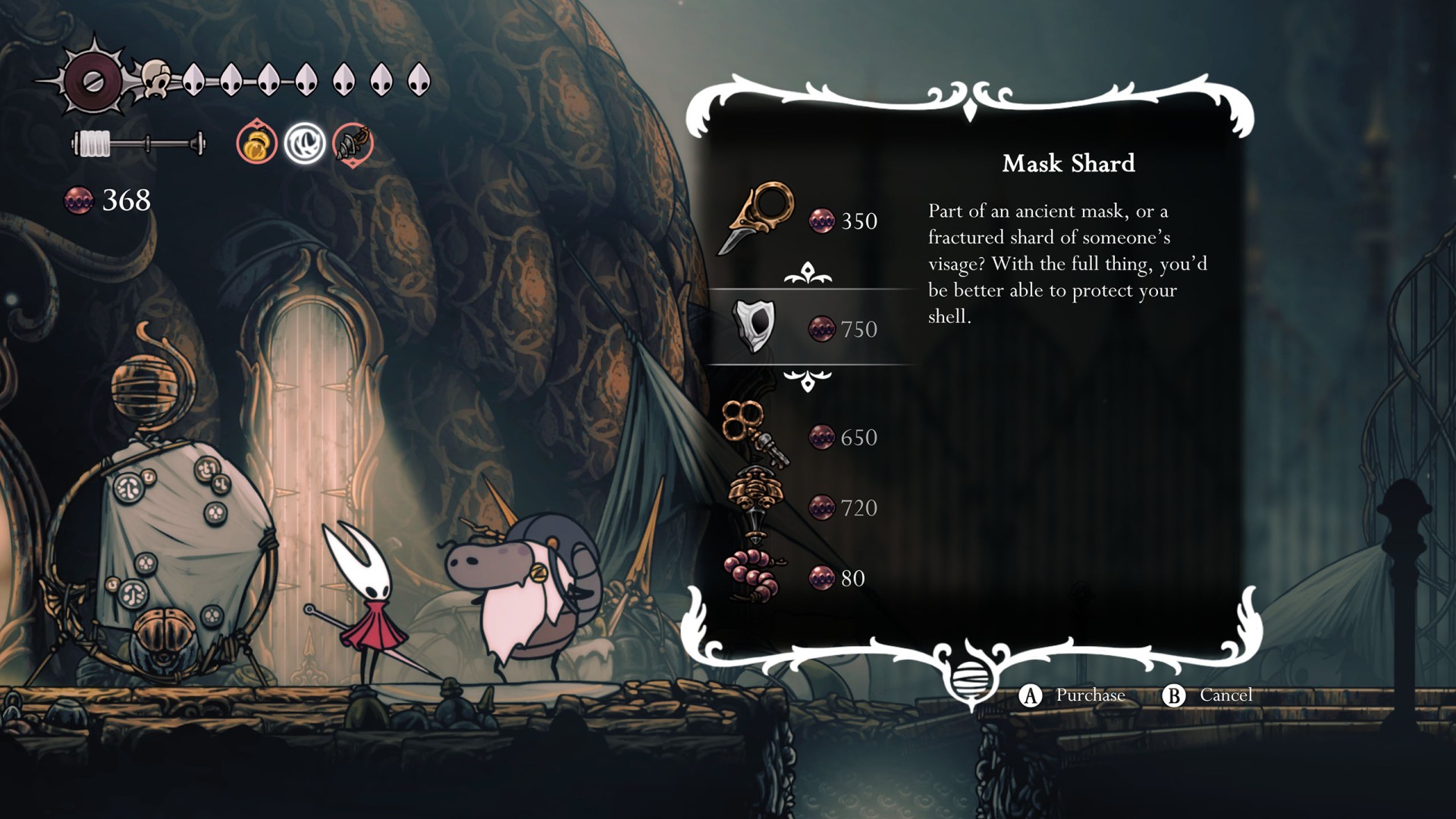Select the golden bell tool icon
The height and width of the screenshot is (819, 1456).
256,143
